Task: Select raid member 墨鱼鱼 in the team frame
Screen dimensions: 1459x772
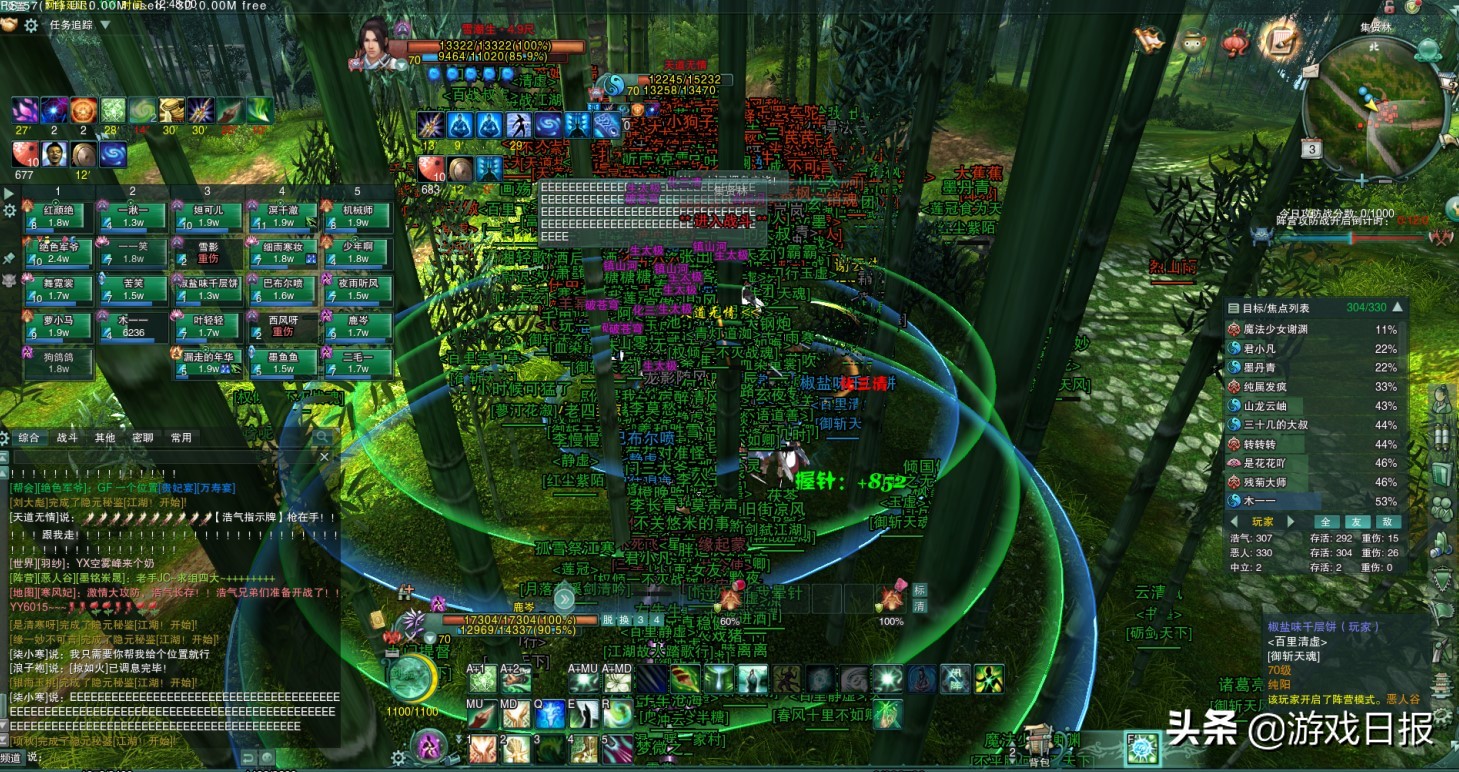Action: 283,362
